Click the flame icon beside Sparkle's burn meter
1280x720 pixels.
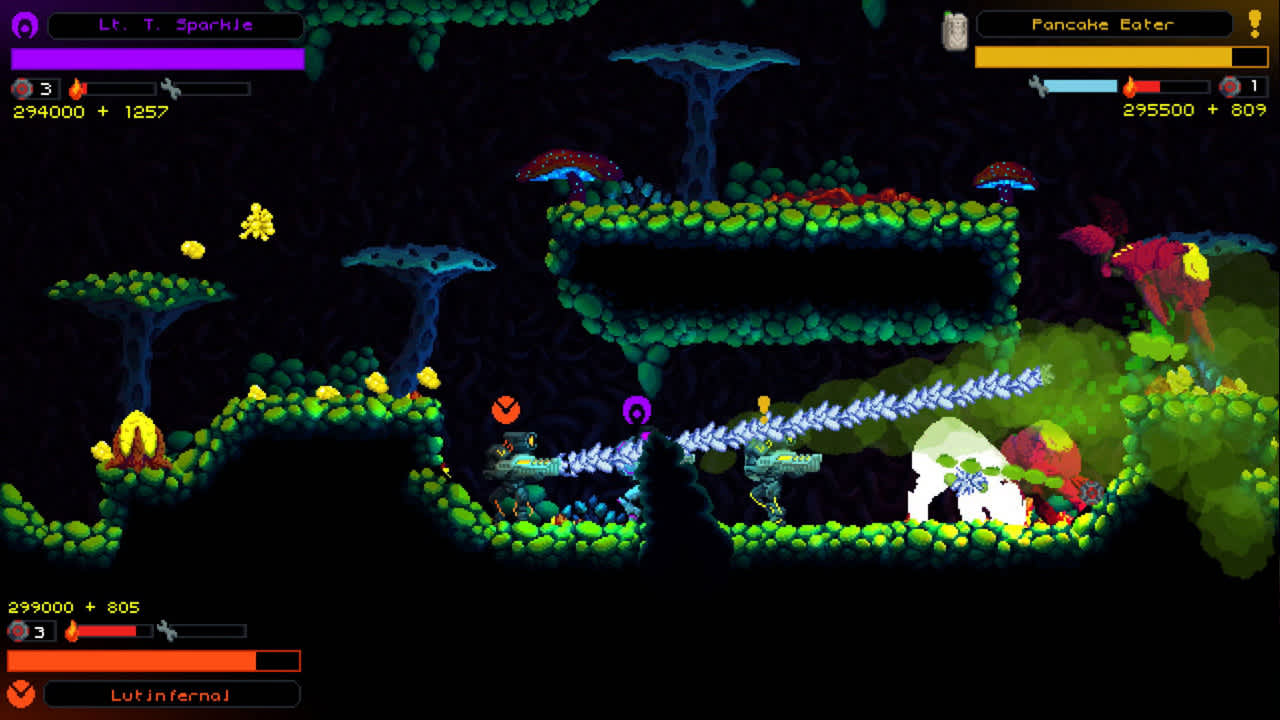77,88
